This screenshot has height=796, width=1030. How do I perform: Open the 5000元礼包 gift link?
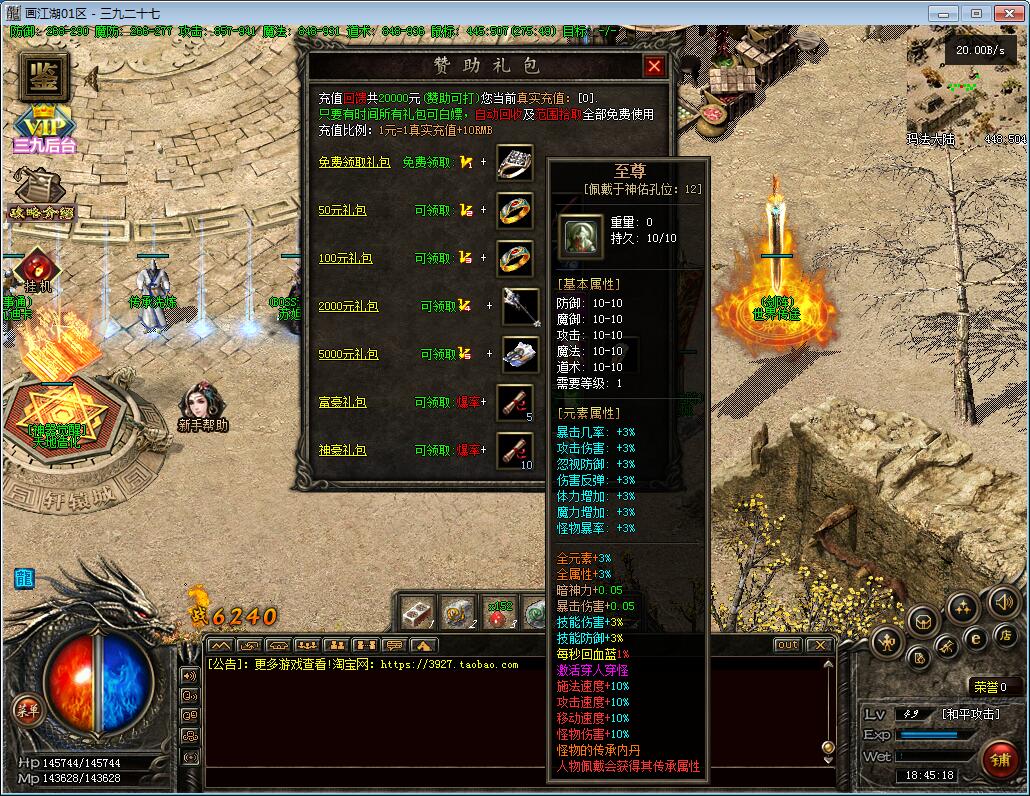[348, 354]
